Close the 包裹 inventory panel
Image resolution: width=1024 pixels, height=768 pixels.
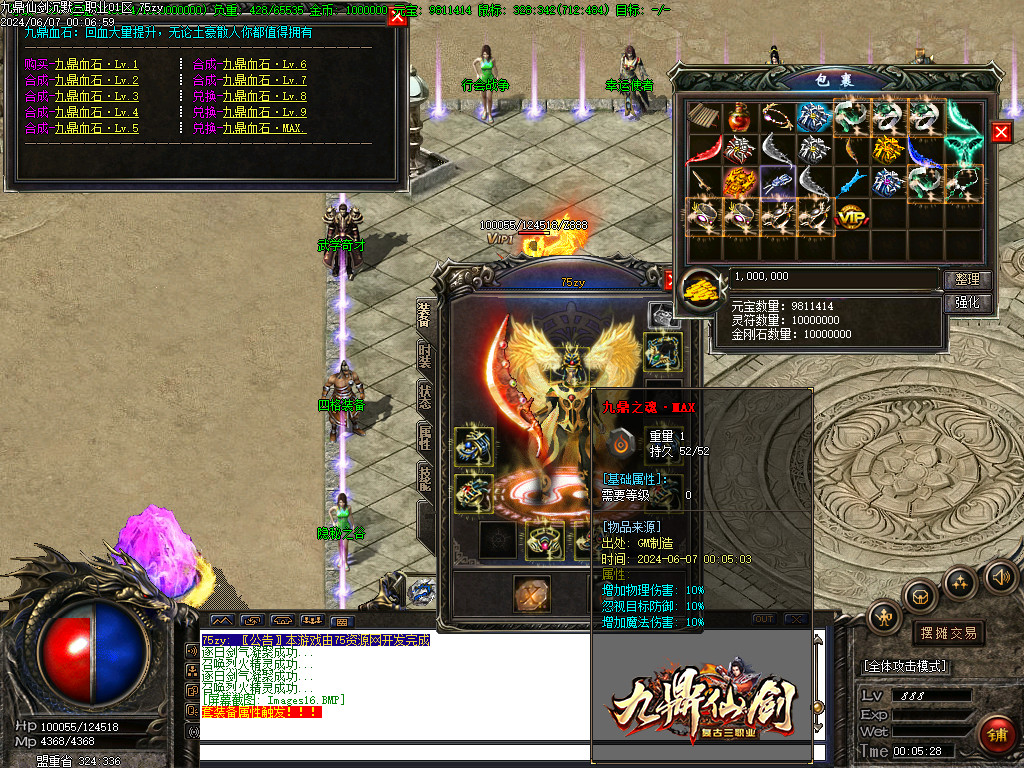click(x=1001, y=132)
